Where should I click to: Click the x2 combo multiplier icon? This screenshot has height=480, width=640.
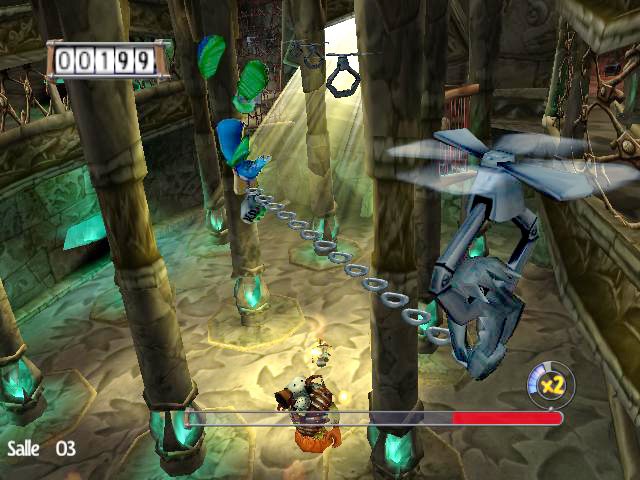coord(548,384)
